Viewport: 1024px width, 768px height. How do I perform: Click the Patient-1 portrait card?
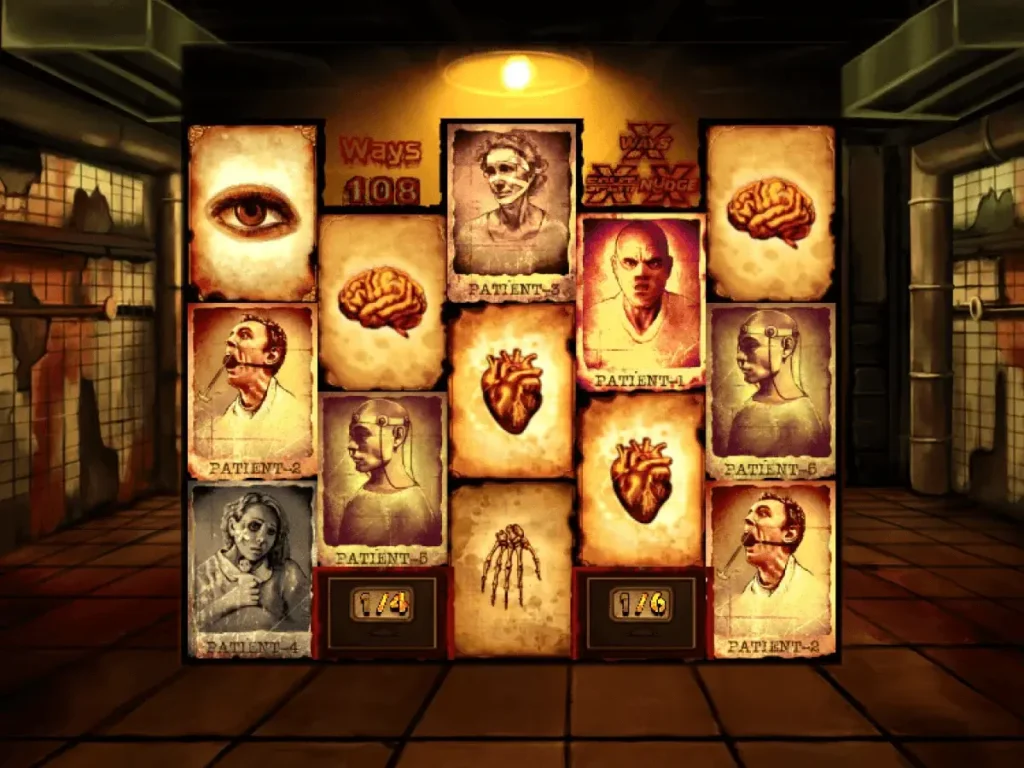pos(641,301)
